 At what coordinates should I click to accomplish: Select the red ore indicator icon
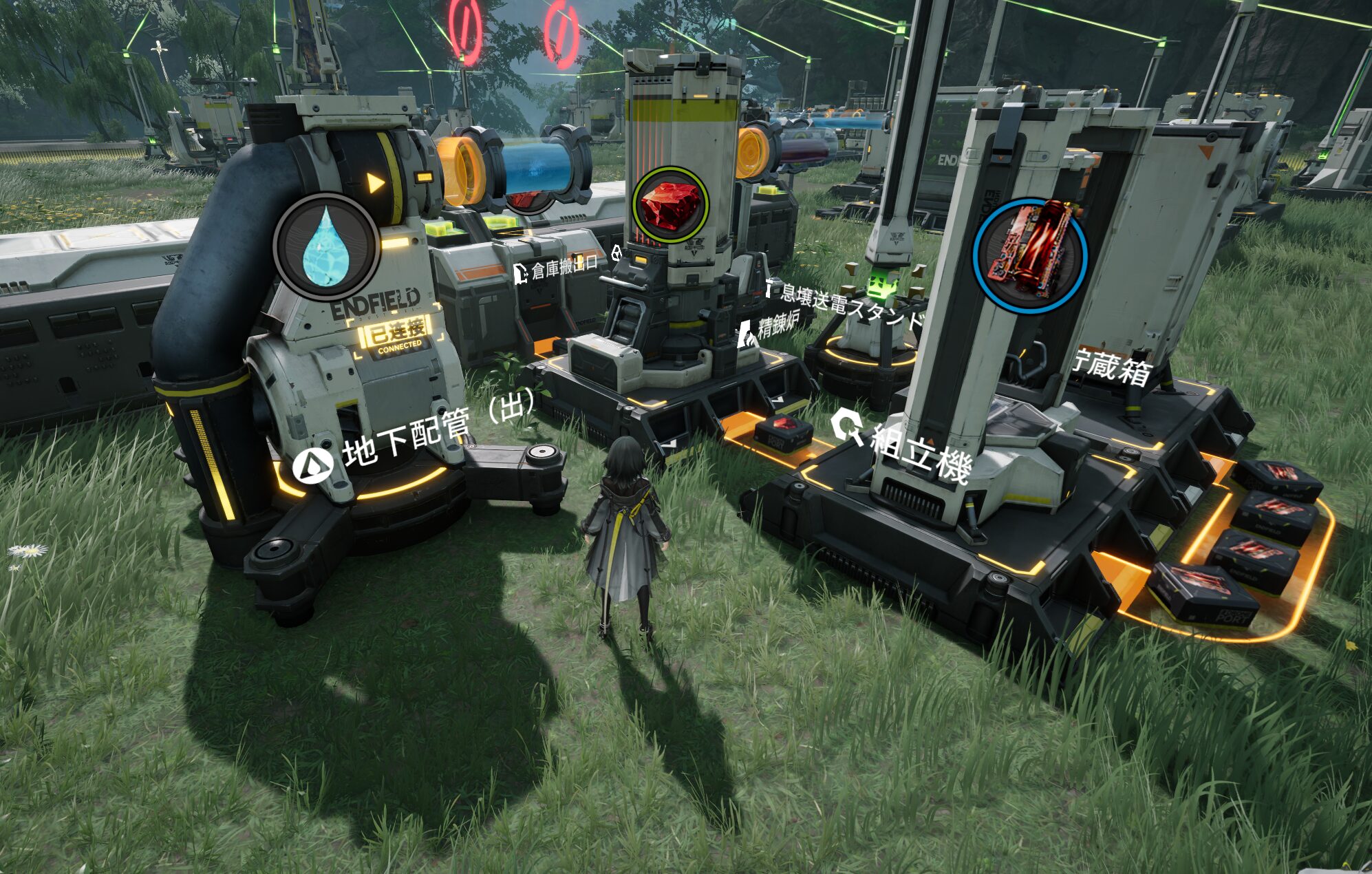(x=670, y=204)
